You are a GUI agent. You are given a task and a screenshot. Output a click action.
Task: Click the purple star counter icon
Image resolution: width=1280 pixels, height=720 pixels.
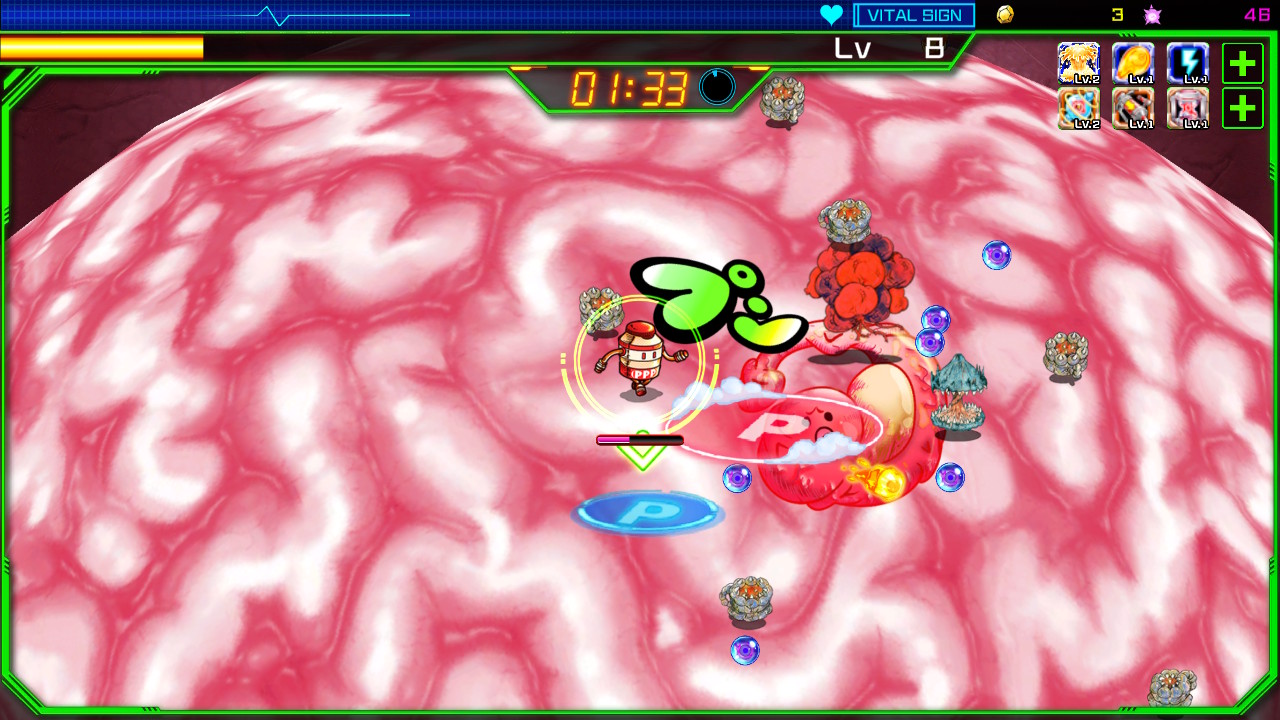[x=1152, y=14]
